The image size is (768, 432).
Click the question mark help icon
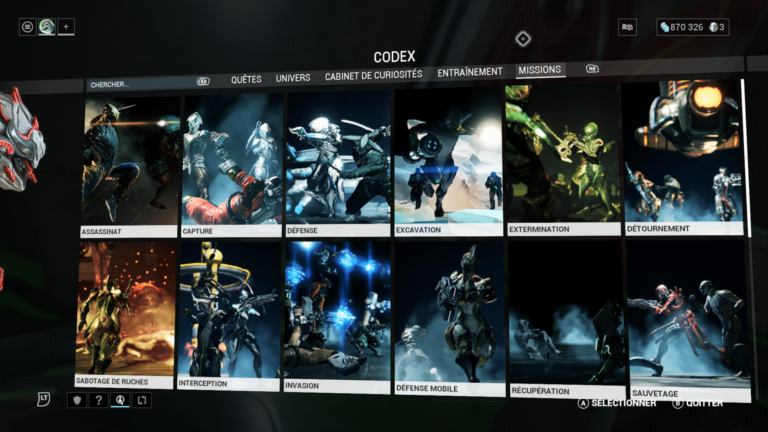click(98, 400)
